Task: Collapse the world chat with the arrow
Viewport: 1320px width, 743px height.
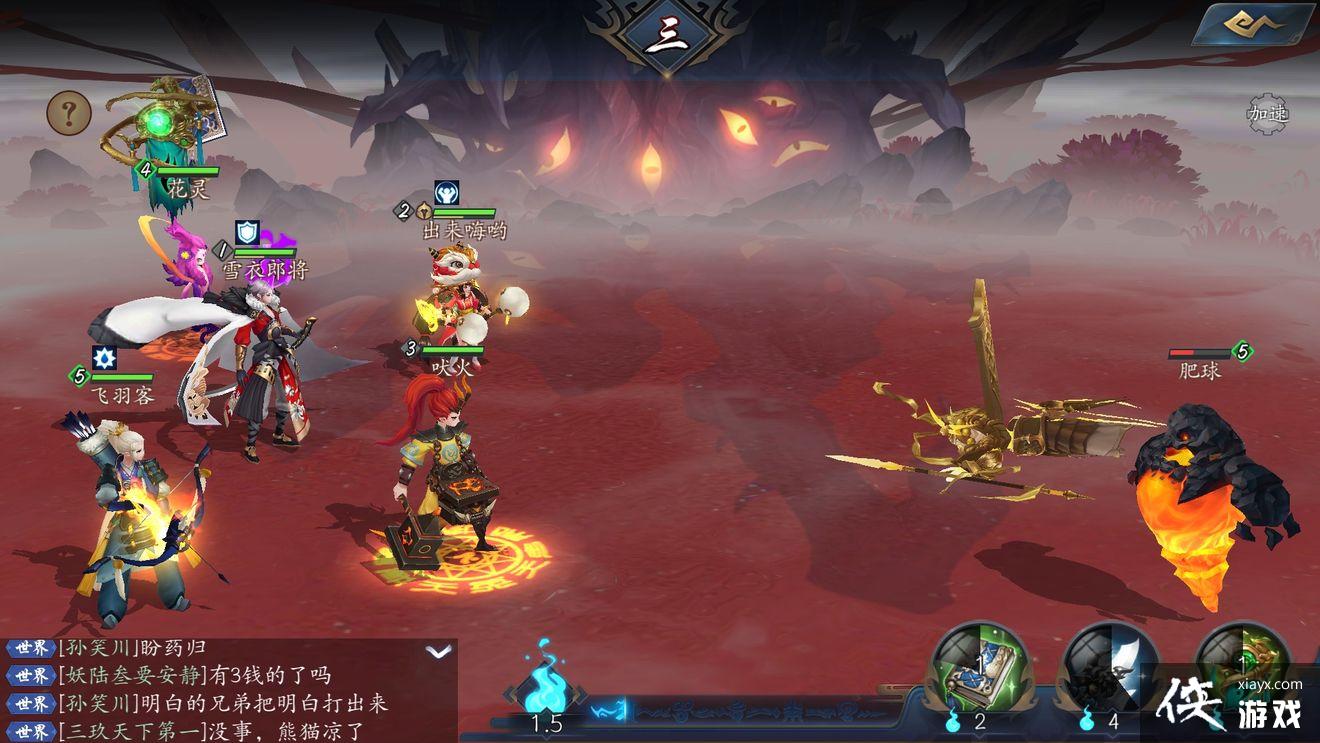Action: point(438,651)
